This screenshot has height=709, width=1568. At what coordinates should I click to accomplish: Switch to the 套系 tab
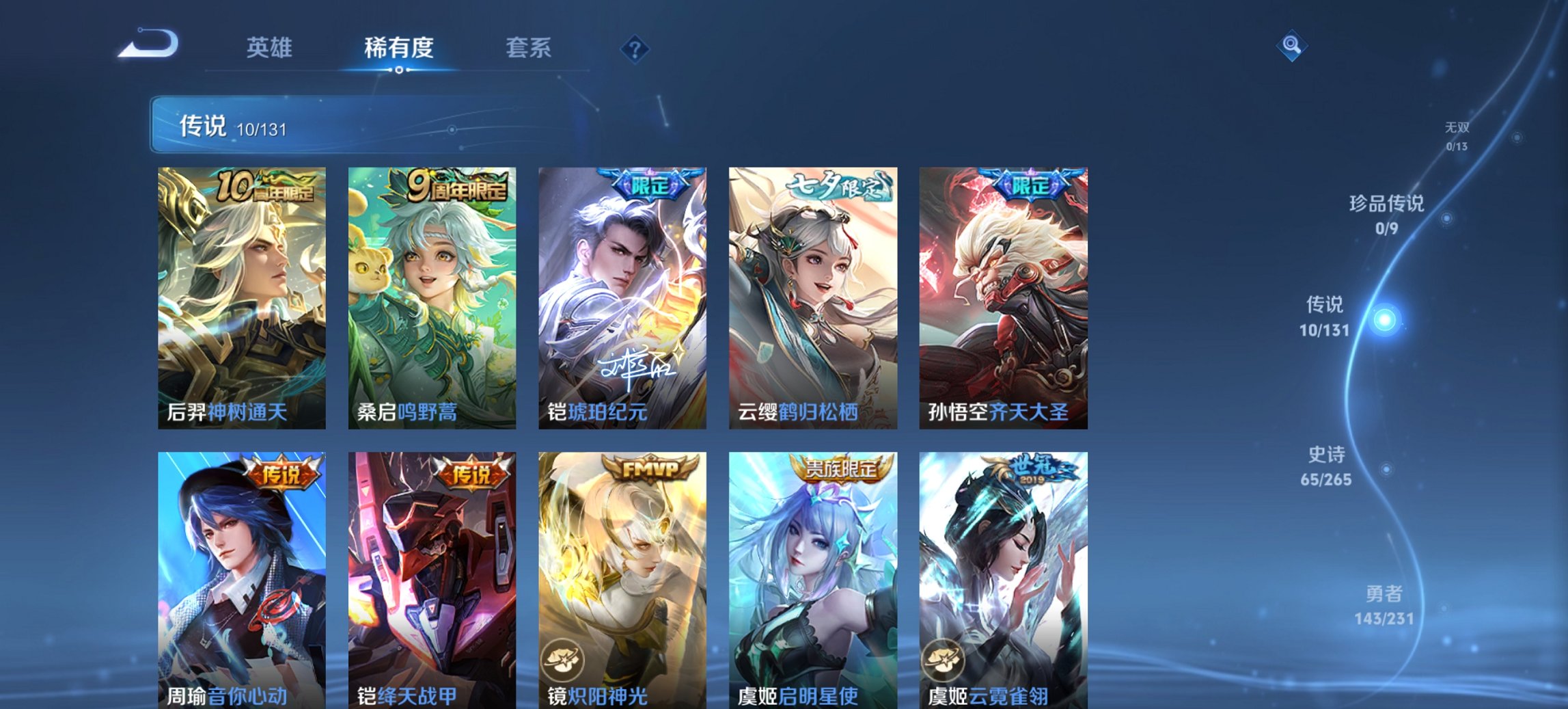tap(529, 49)
